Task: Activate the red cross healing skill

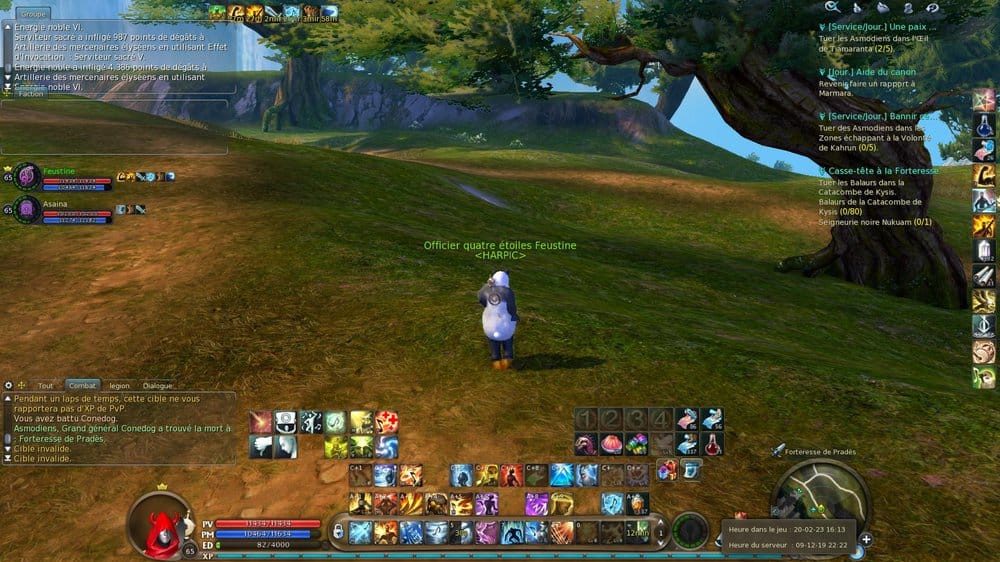Action: point(387,422)
